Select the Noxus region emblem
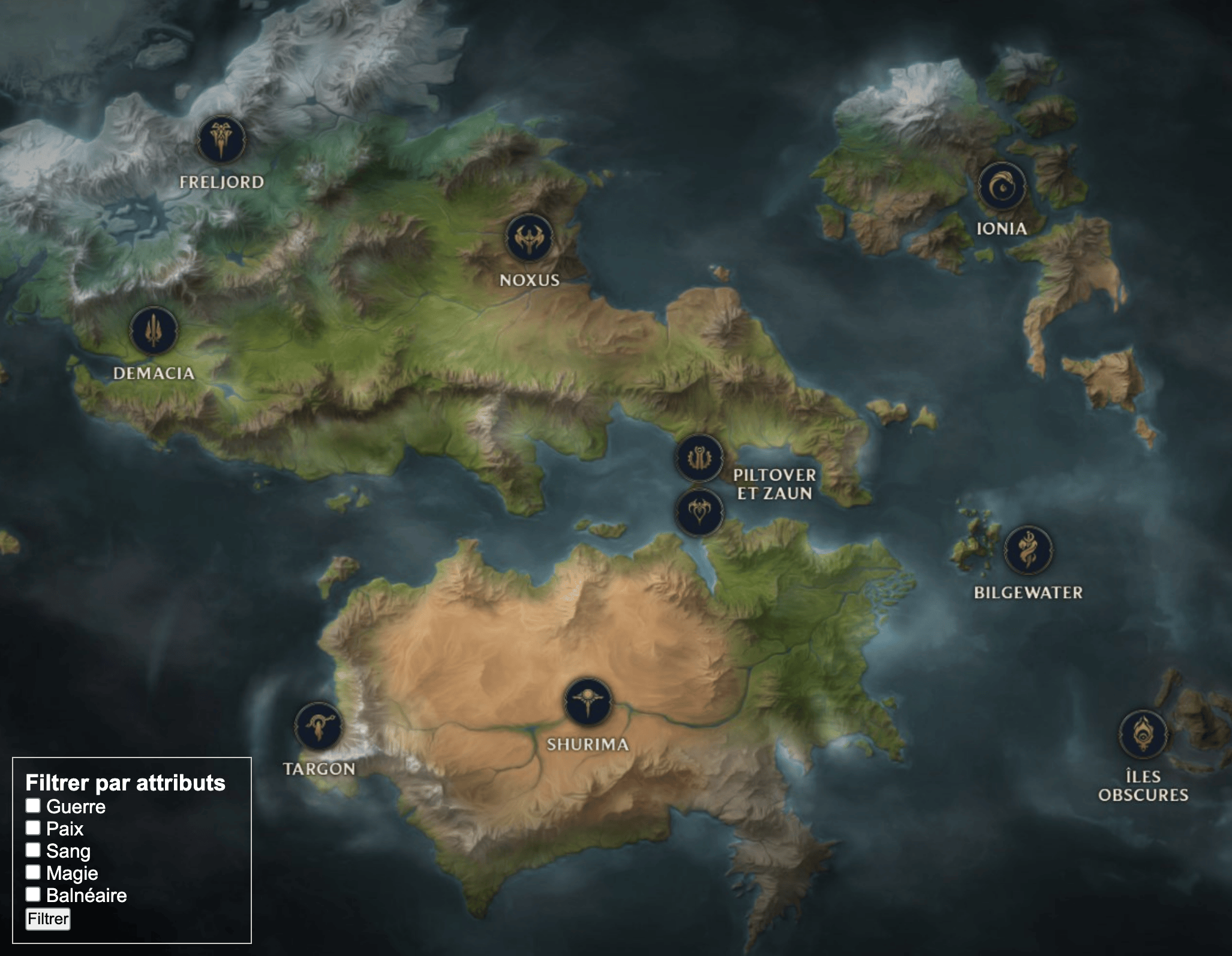This screenshot has width=1232, height=956. pos(529,238)
